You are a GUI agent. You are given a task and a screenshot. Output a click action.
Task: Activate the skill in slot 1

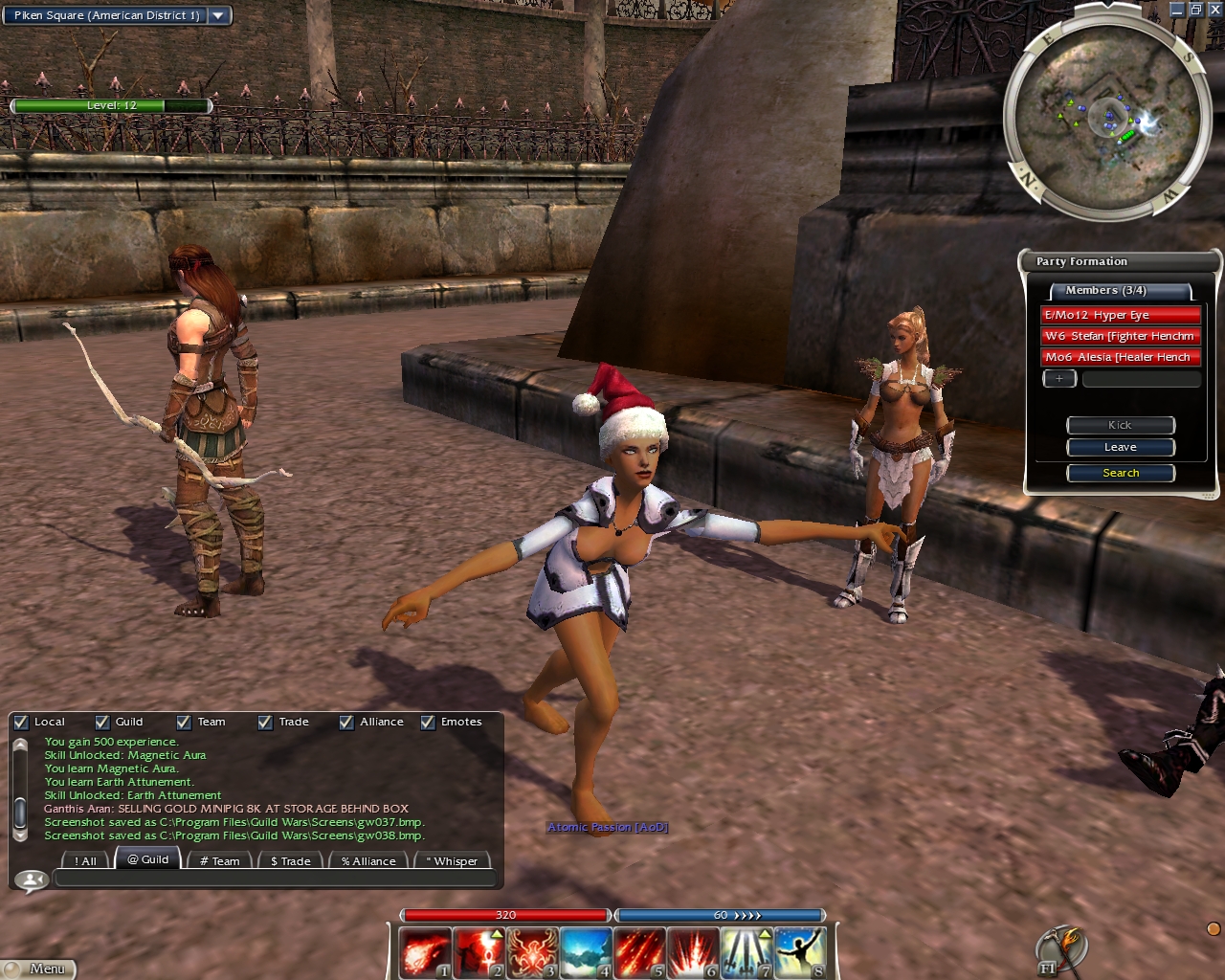coord(424,953)
